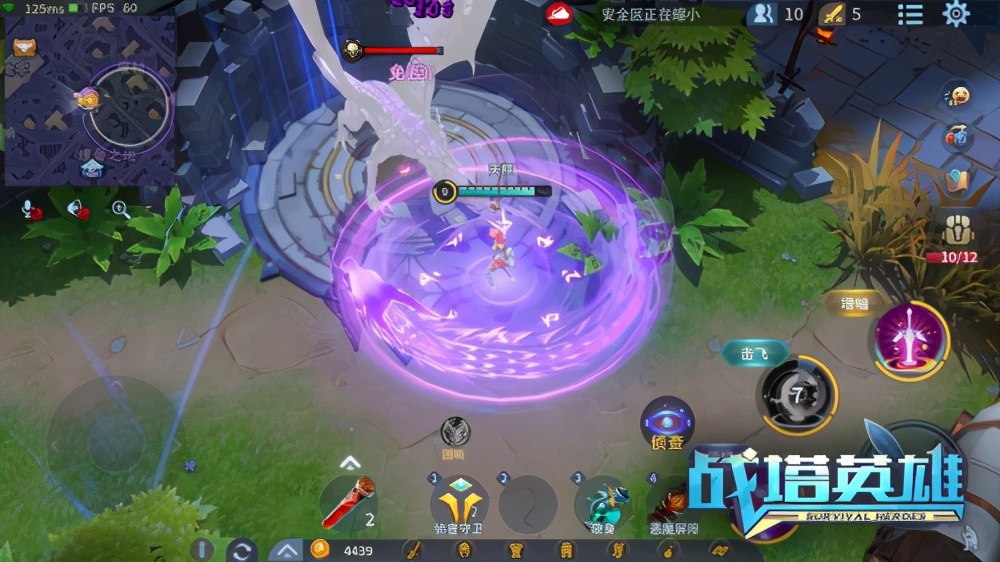Select the gray wolf head icon
Screen dimensions: 1000x562
click(455, 431)
